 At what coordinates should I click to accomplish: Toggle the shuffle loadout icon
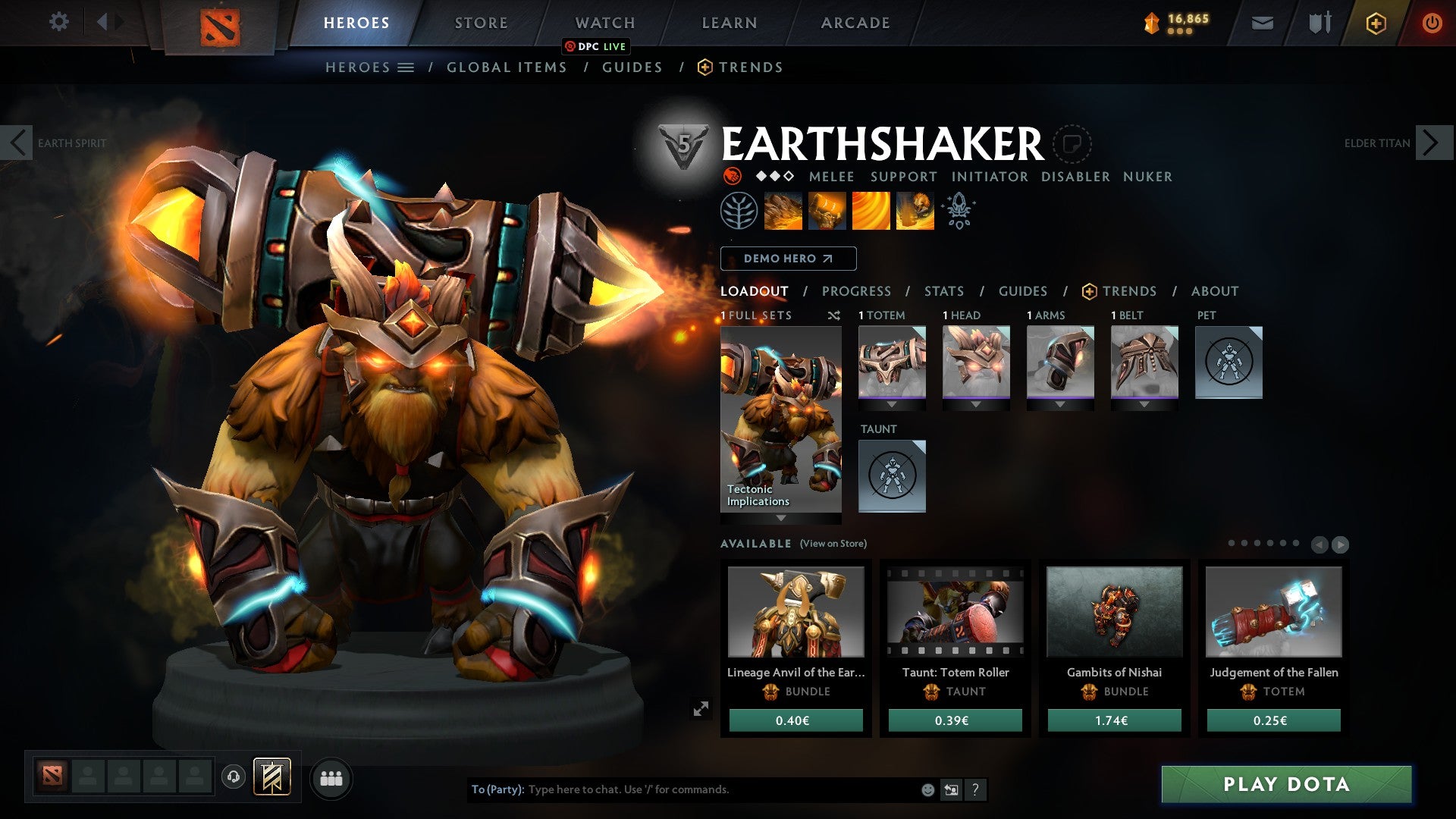(834, 315)
